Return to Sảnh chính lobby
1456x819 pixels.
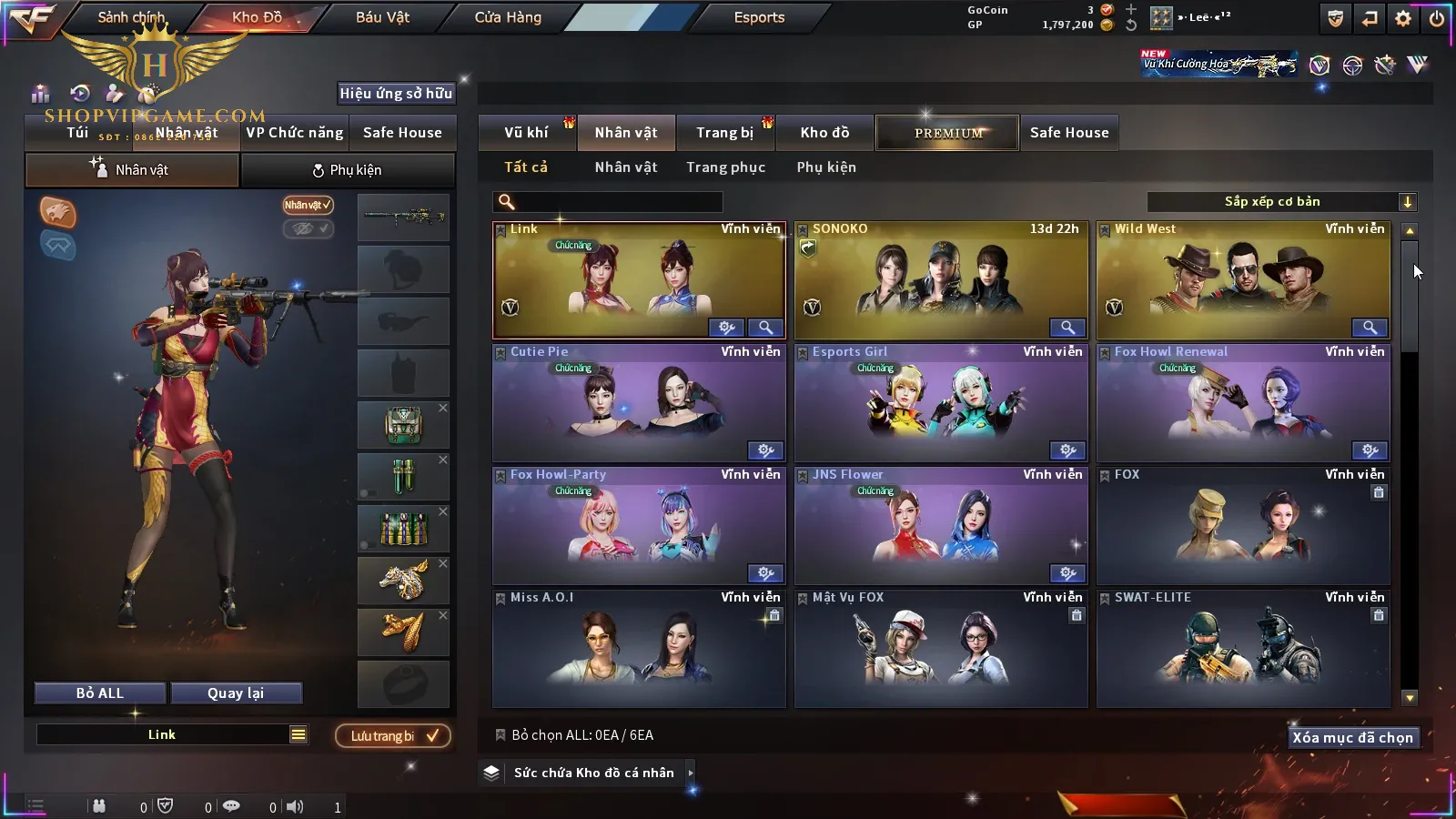[x=131, y=17]
